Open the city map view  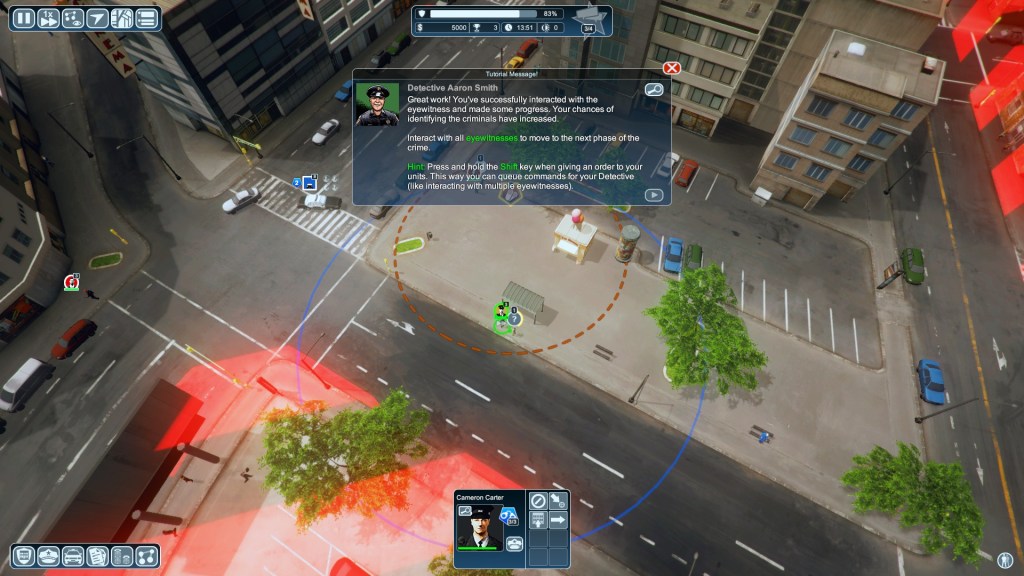tap(122, 18)
